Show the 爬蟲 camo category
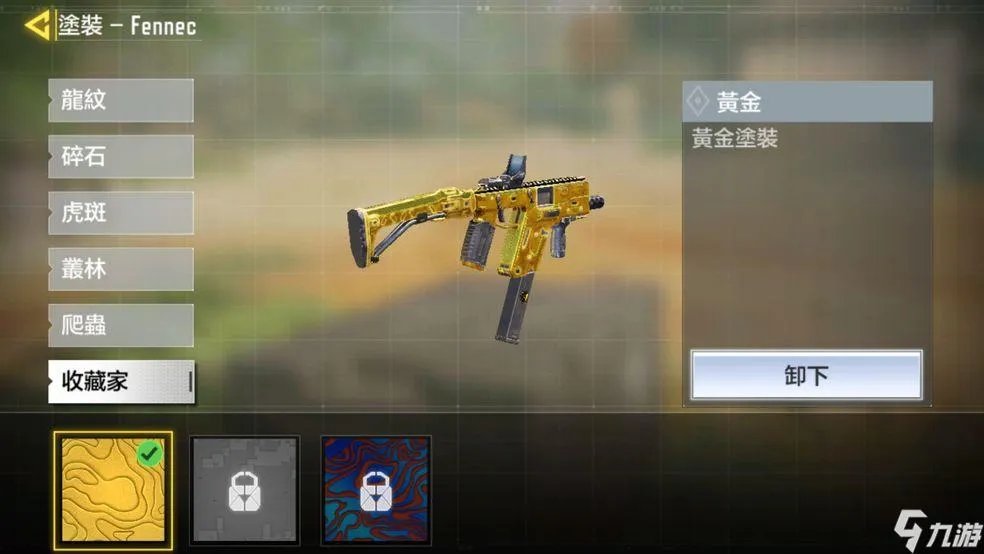 (x=120, y=325)
